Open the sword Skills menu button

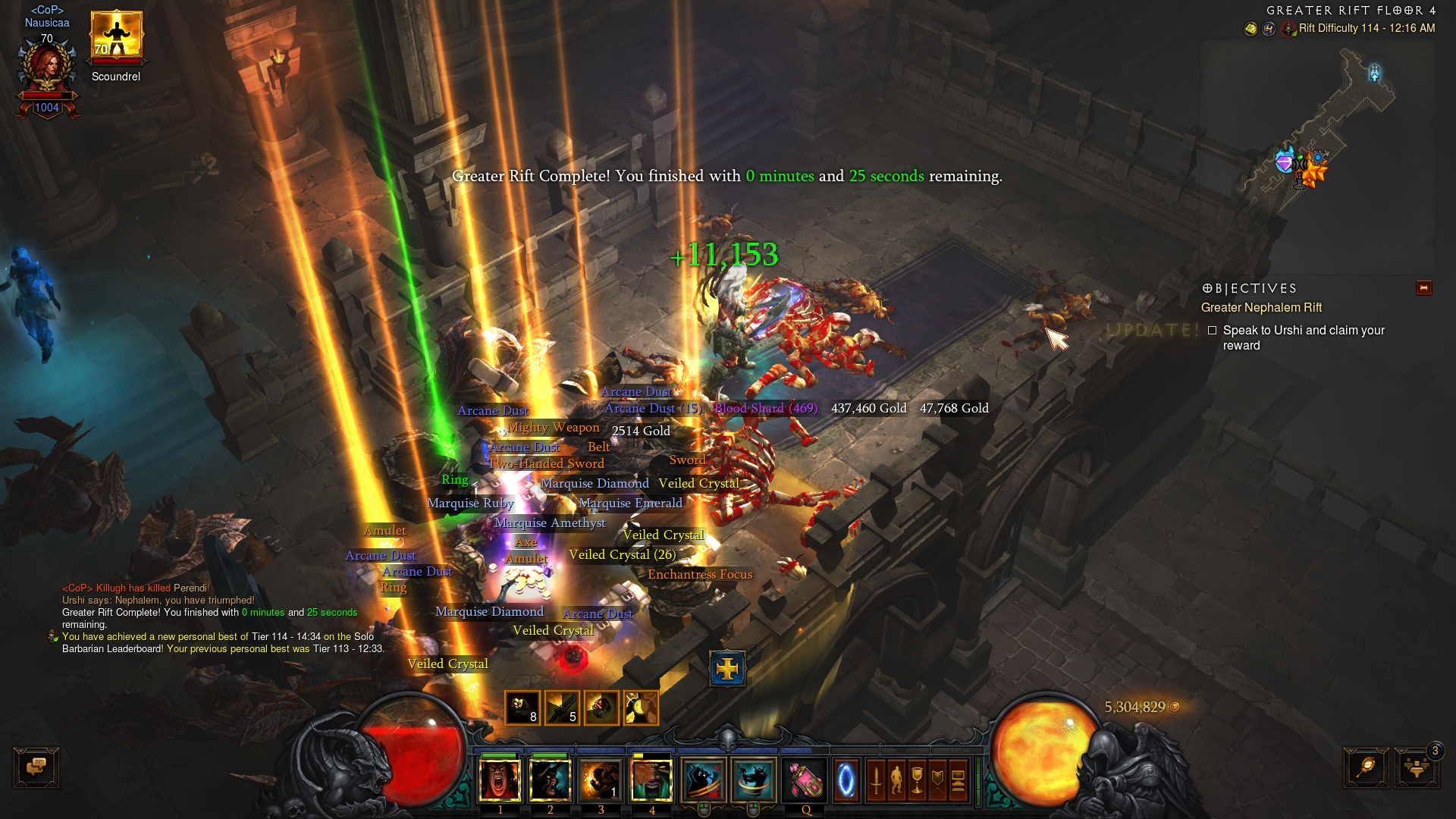click(x=876, y=780)
